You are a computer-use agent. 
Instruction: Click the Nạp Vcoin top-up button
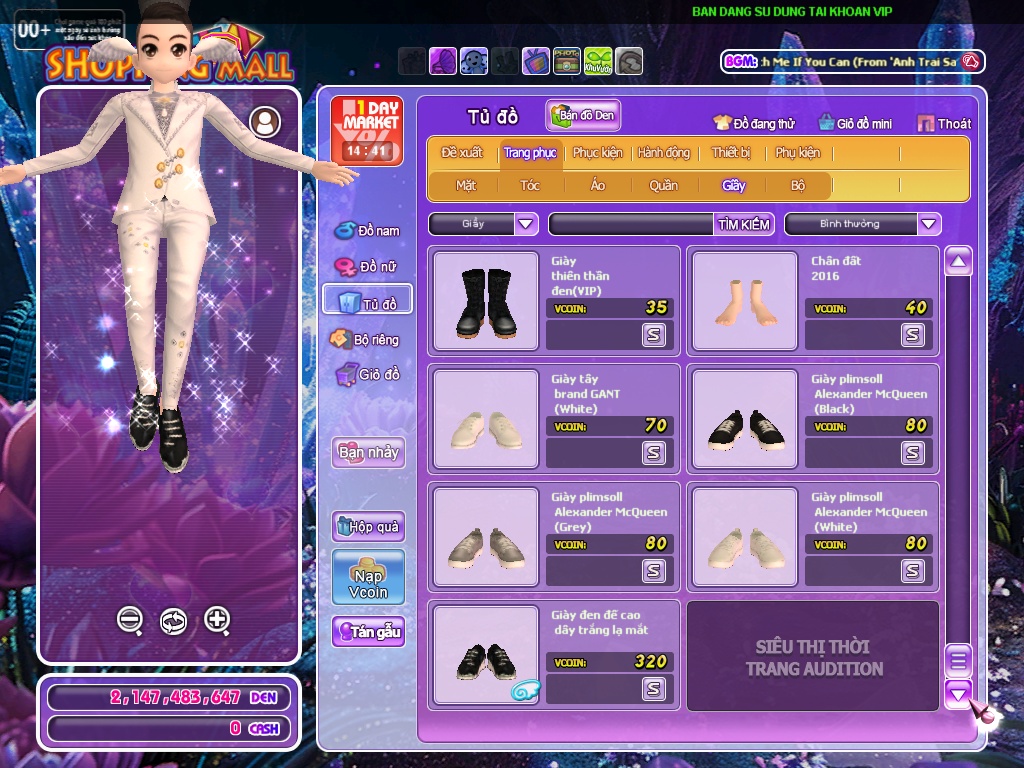(x=368, y=577)
